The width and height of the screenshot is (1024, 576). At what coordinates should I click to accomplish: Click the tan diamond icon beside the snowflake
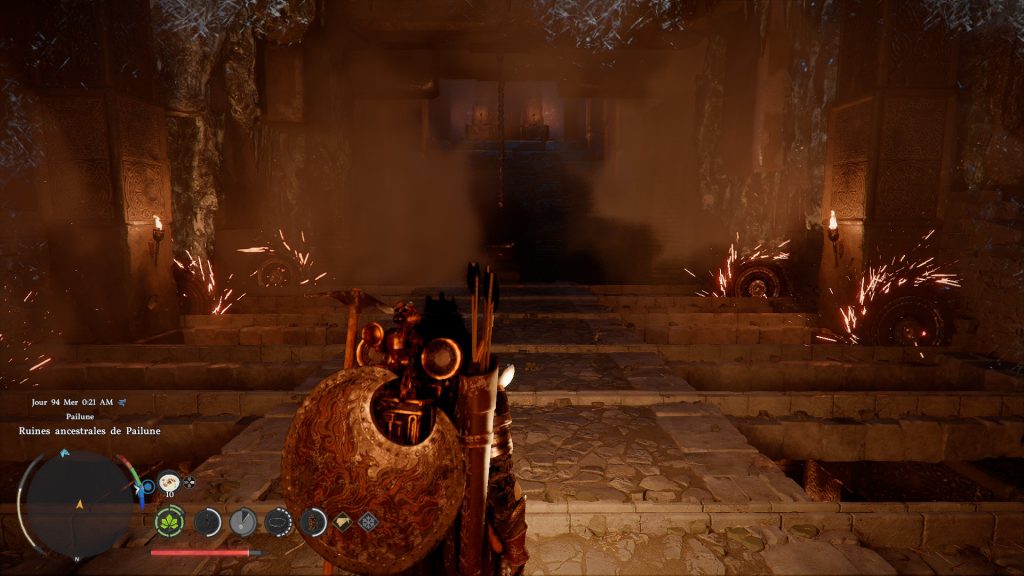click(x=343, y=521)
